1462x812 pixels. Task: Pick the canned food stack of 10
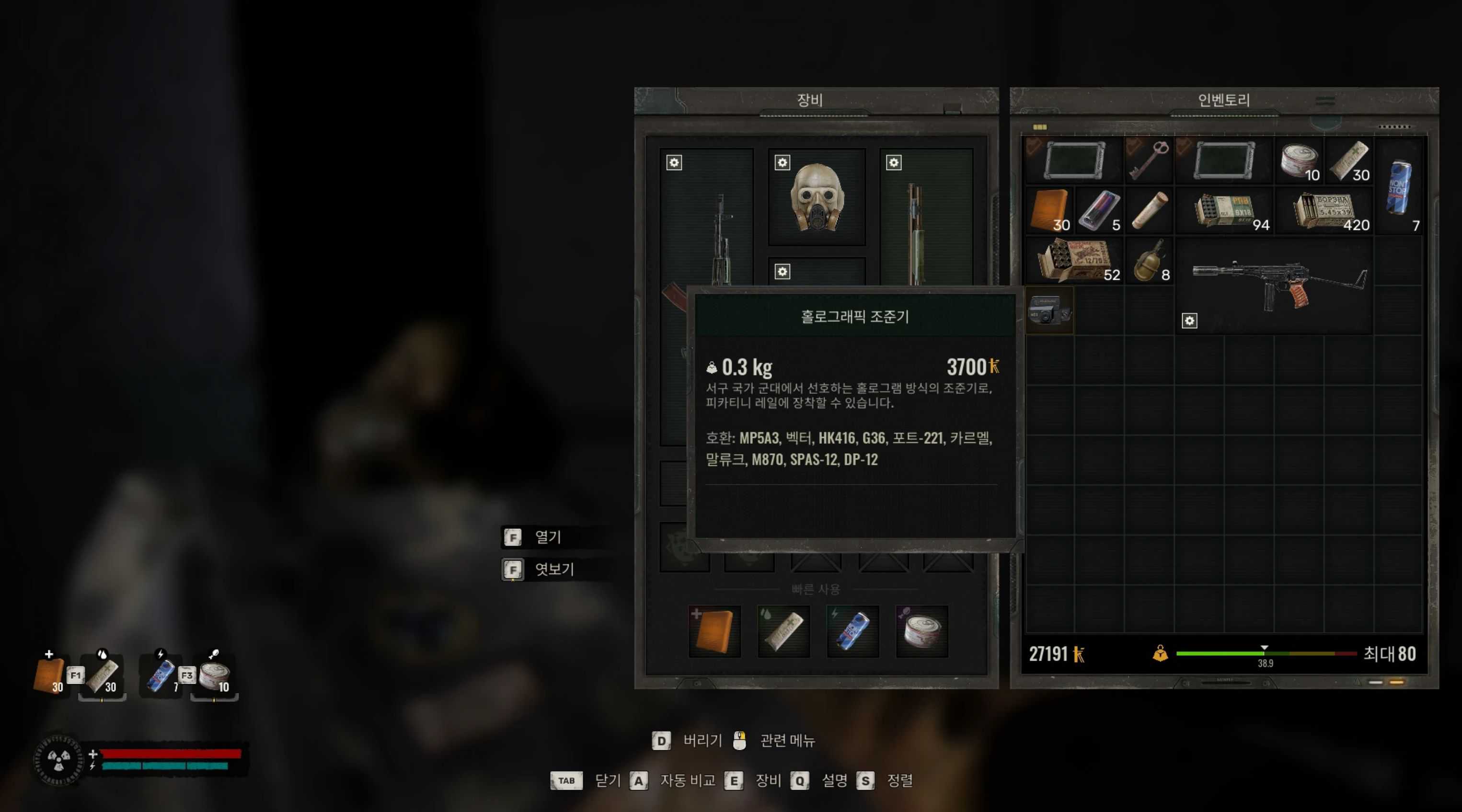pos(1299,160)
